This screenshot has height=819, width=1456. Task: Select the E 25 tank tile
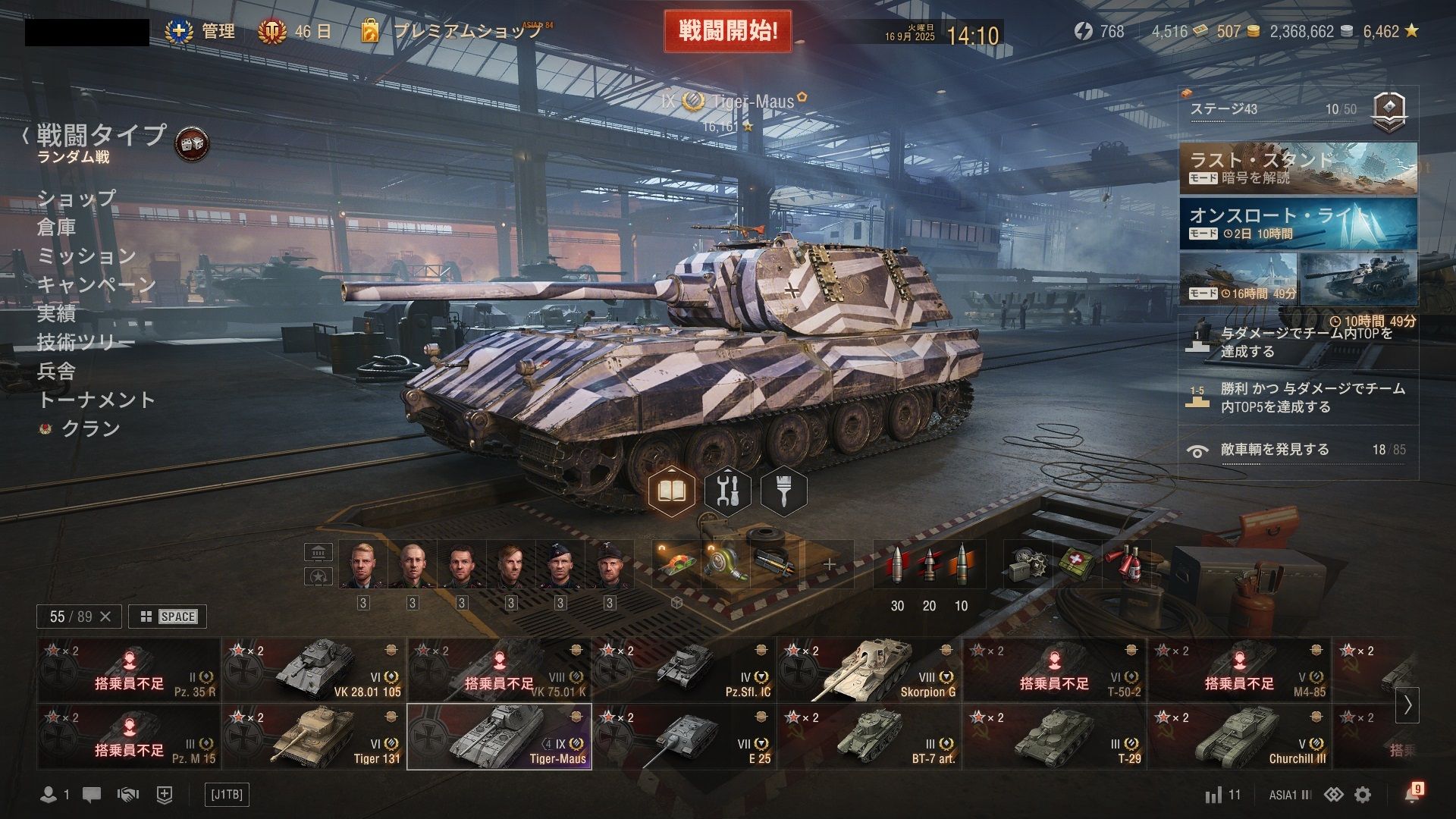(684, 737)
